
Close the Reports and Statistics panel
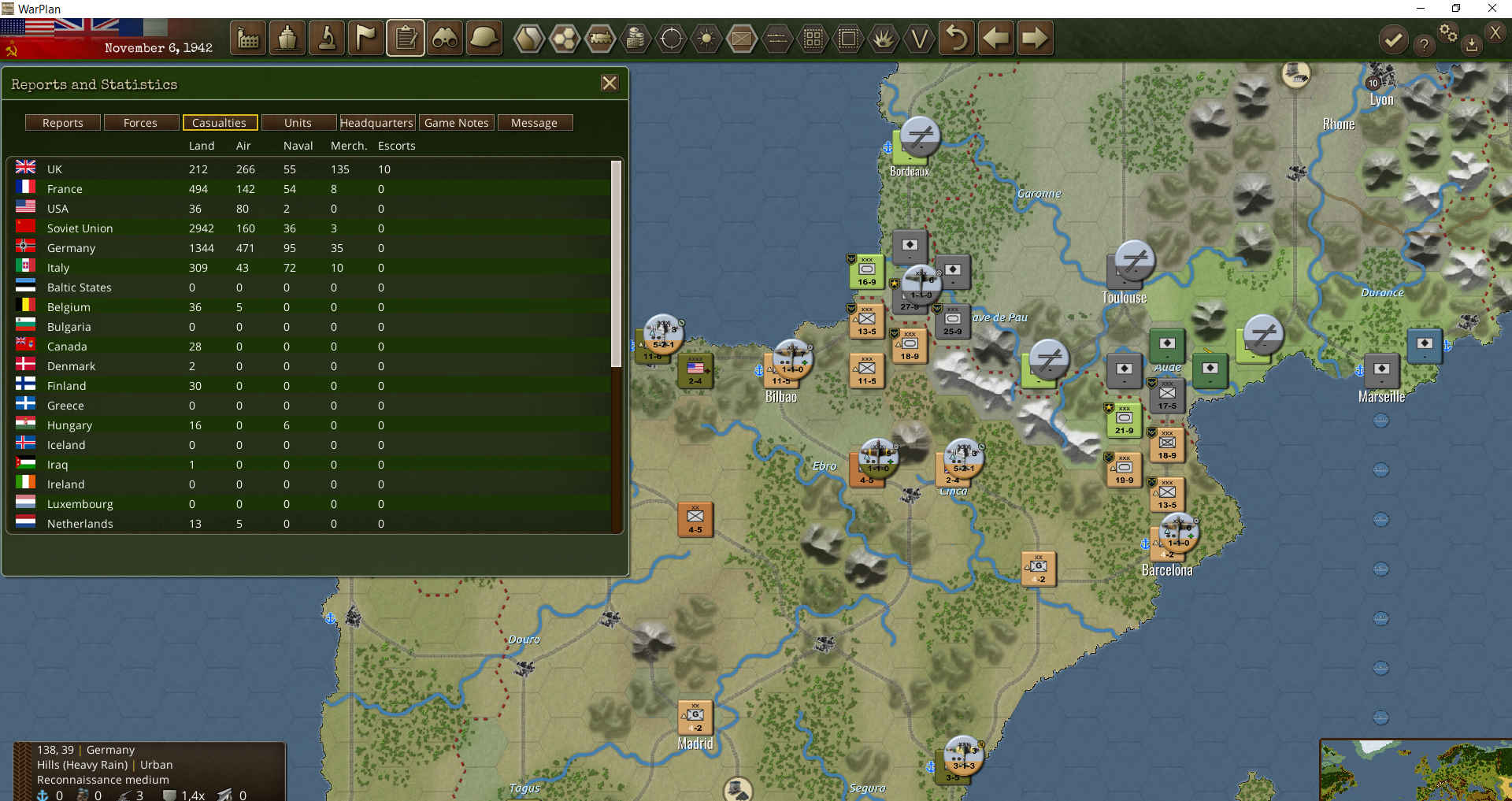tap(609, 83)
